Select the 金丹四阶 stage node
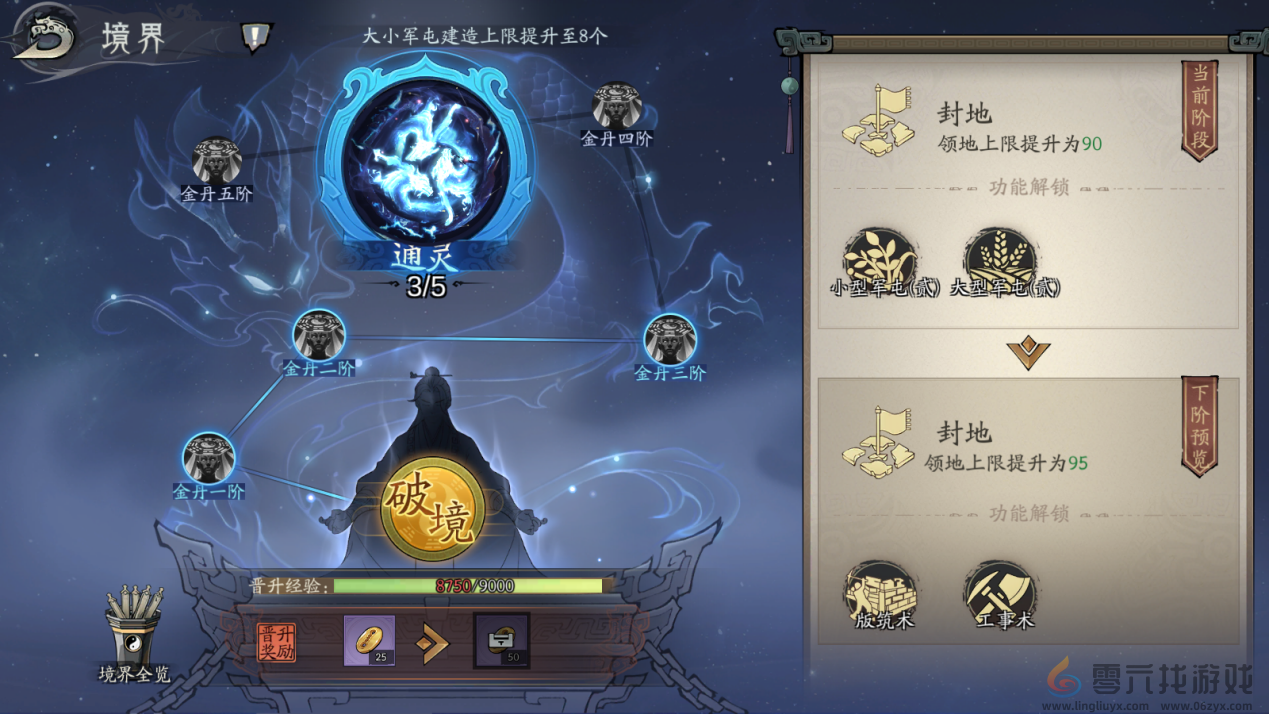Viewport: 1269px width, 714px height. pyautogui.click(x=616, y=106)
